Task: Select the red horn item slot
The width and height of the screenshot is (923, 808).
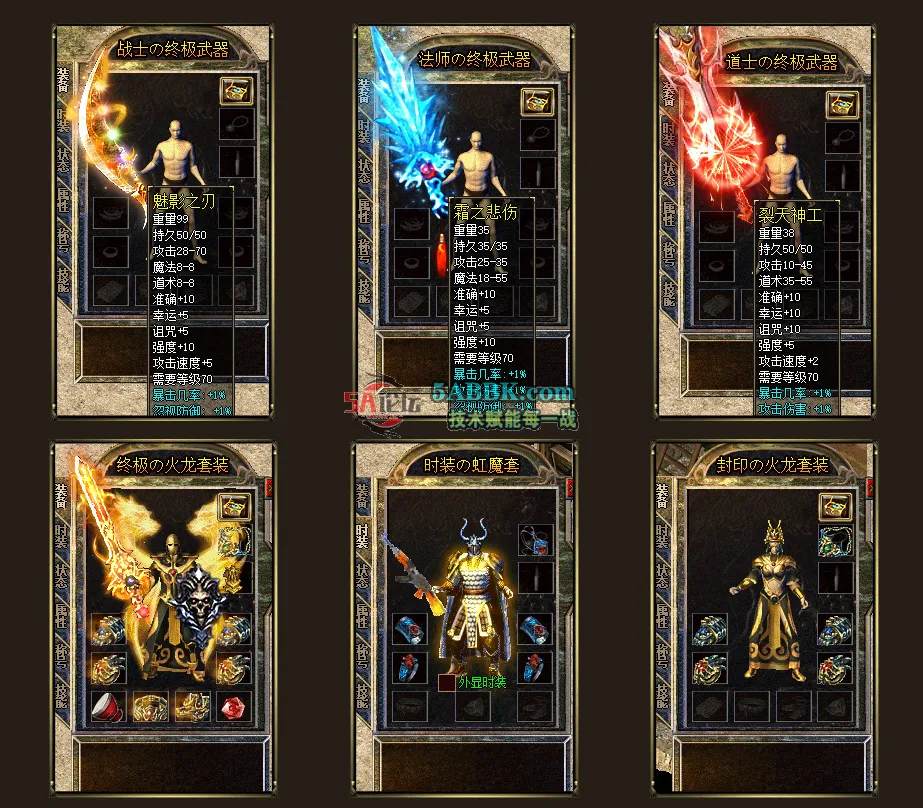Action: [x=108, y=706]
